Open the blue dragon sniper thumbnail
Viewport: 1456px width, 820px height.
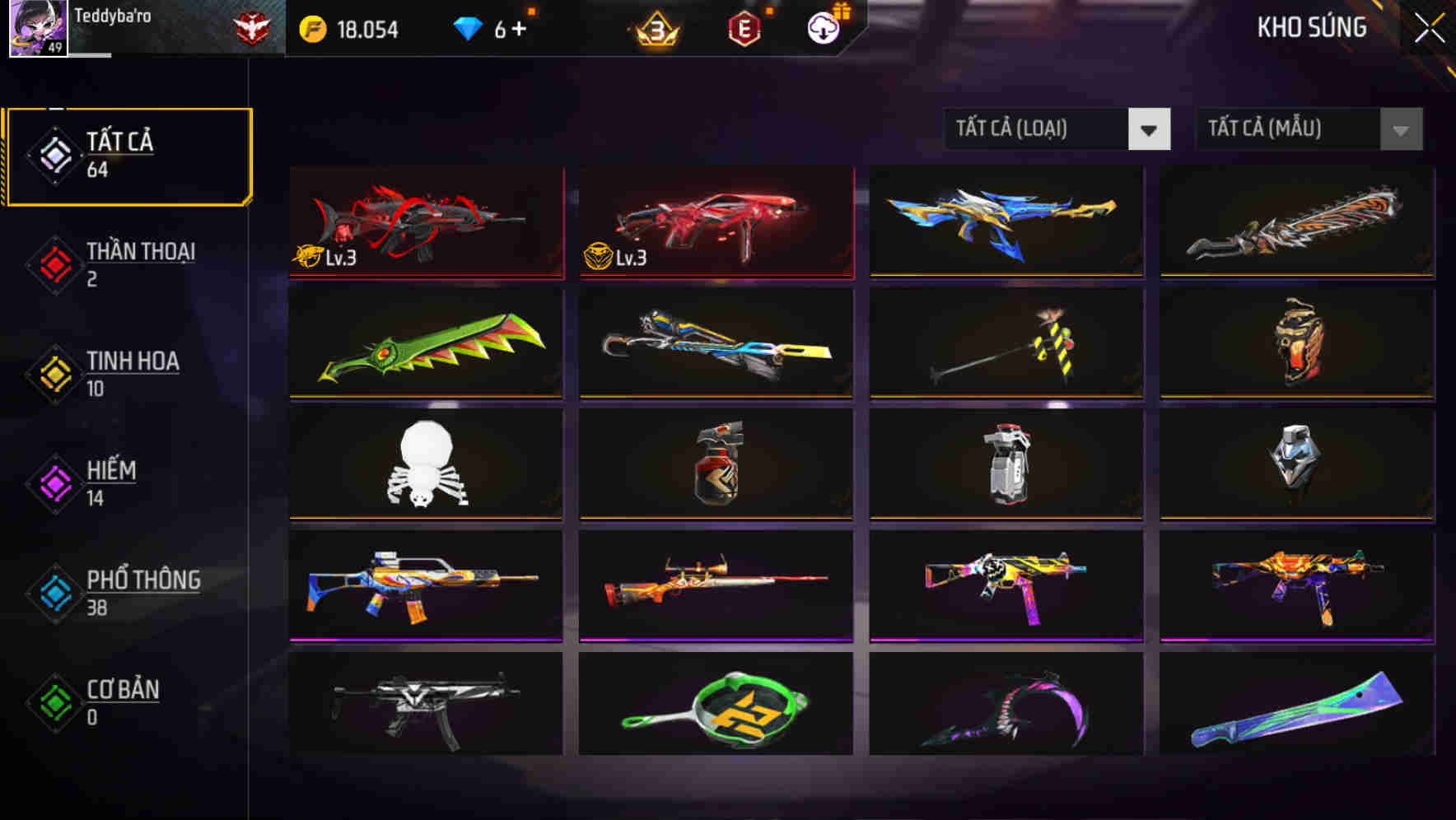click(1005, 221)
